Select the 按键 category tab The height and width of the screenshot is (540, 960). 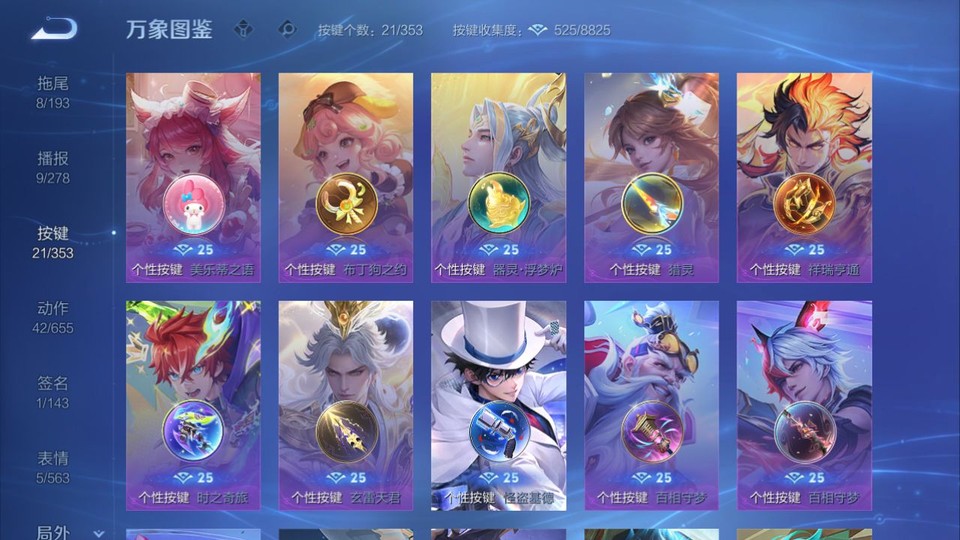point(53,242)
